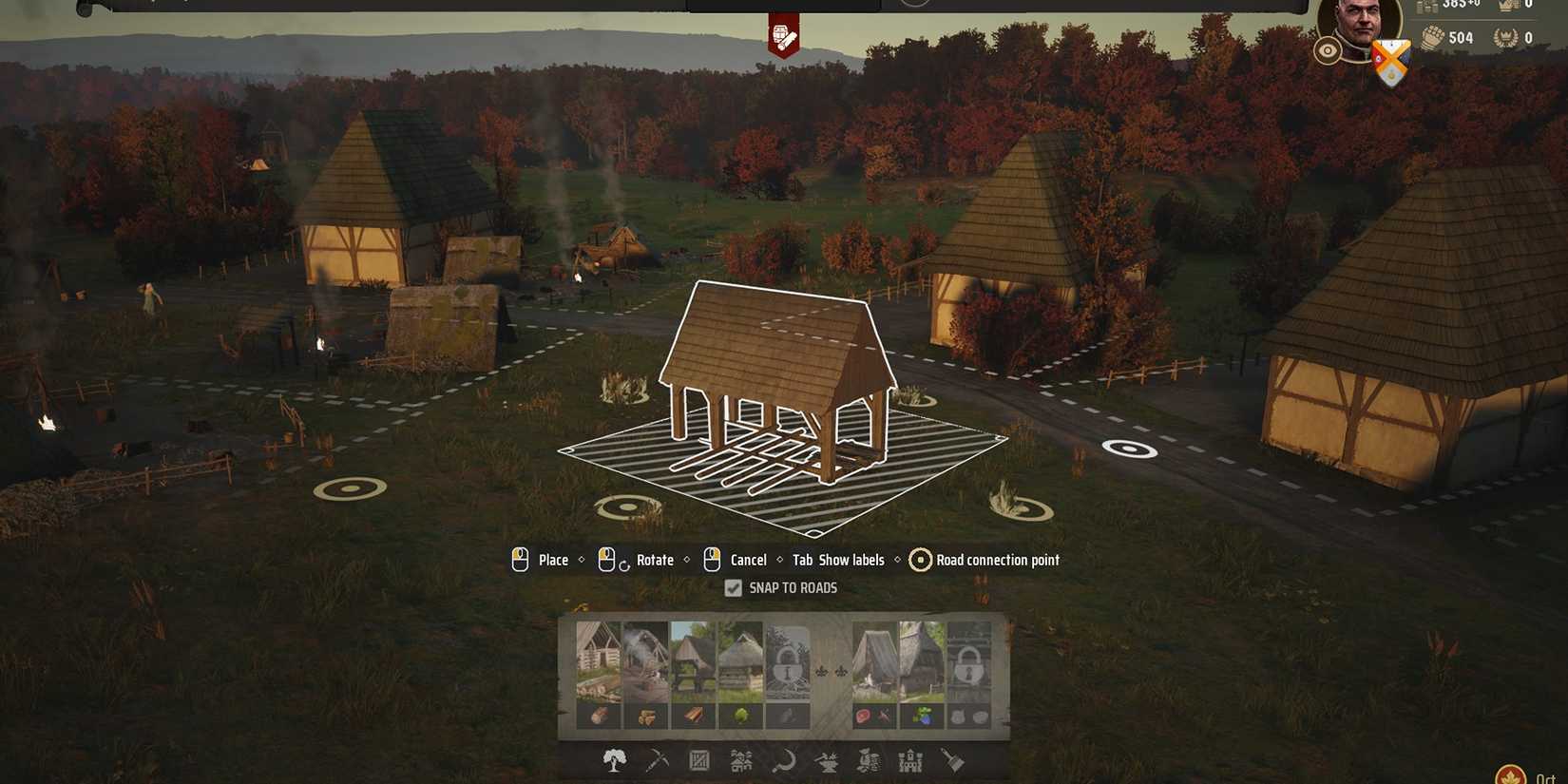1568x784 pixels.
Task: Select the forestry buildings category (tree icon)
Action: pyautogui.click(x=615, y=761)
